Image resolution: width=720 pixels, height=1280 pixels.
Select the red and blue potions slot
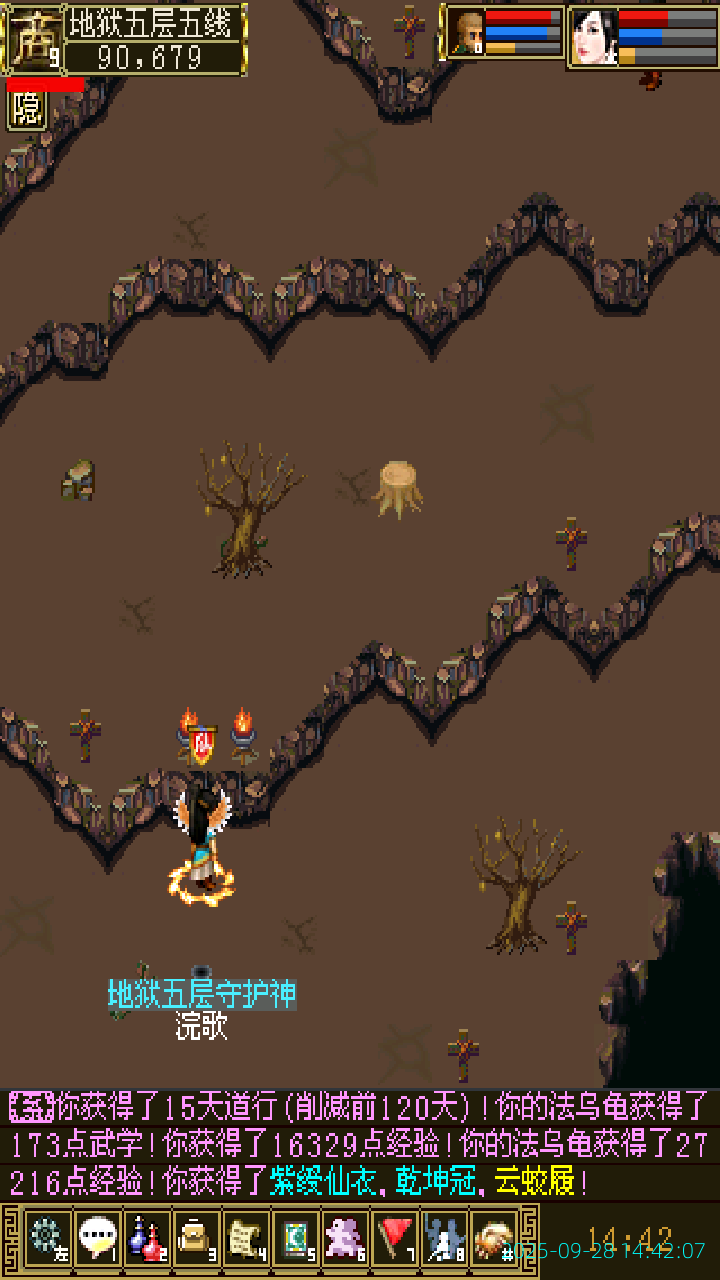point(147,1238)
